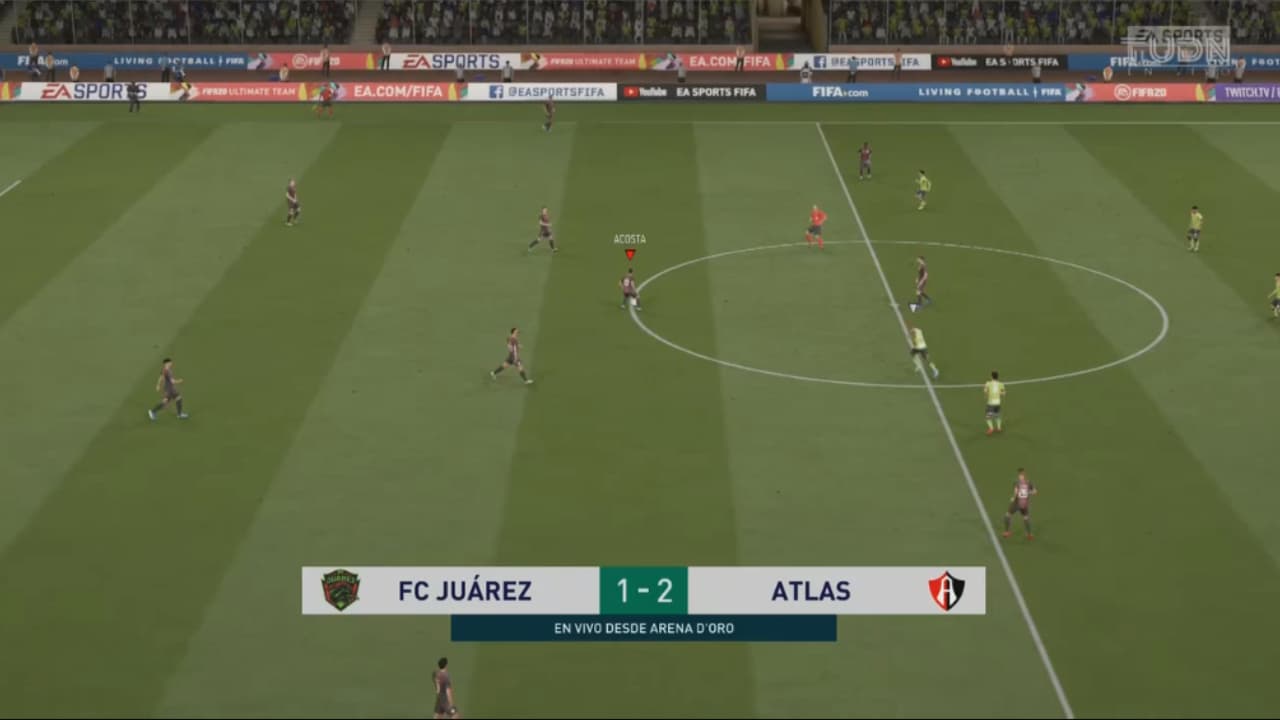Click the red arrow above ACOSTA

(630, 253)
